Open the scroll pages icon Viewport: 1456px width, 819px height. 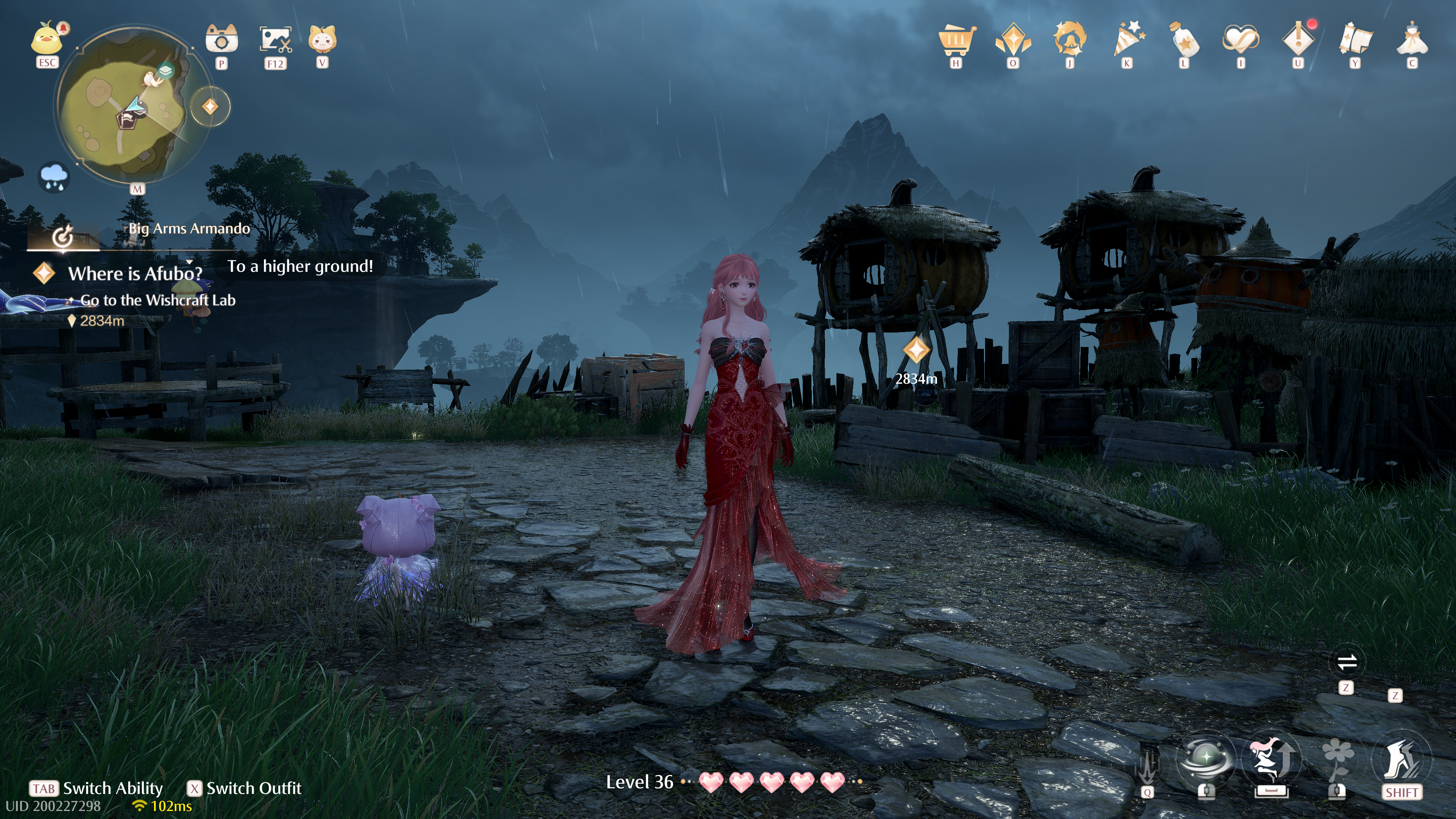(x=1356, y=39)
